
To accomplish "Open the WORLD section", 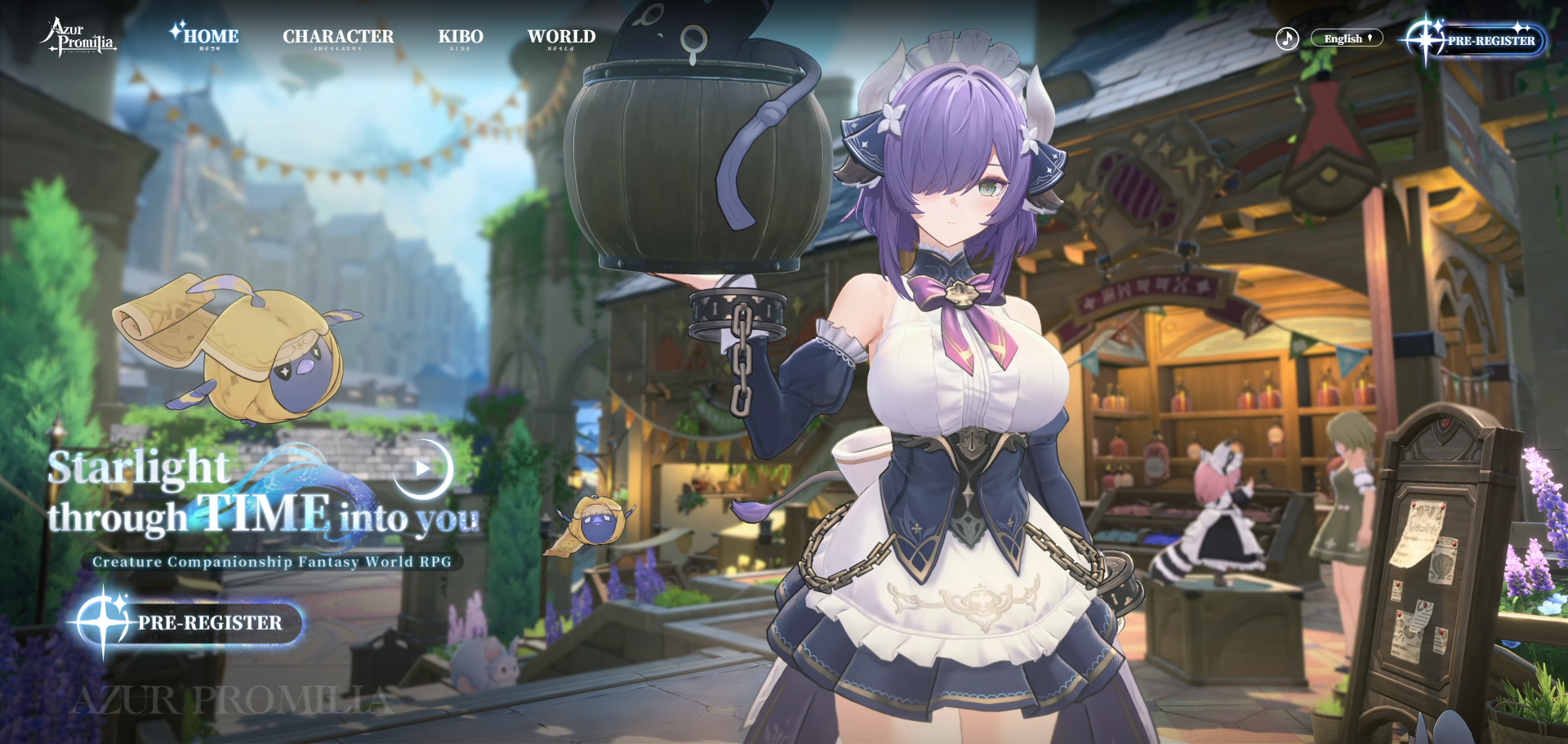I will point(561,37).
